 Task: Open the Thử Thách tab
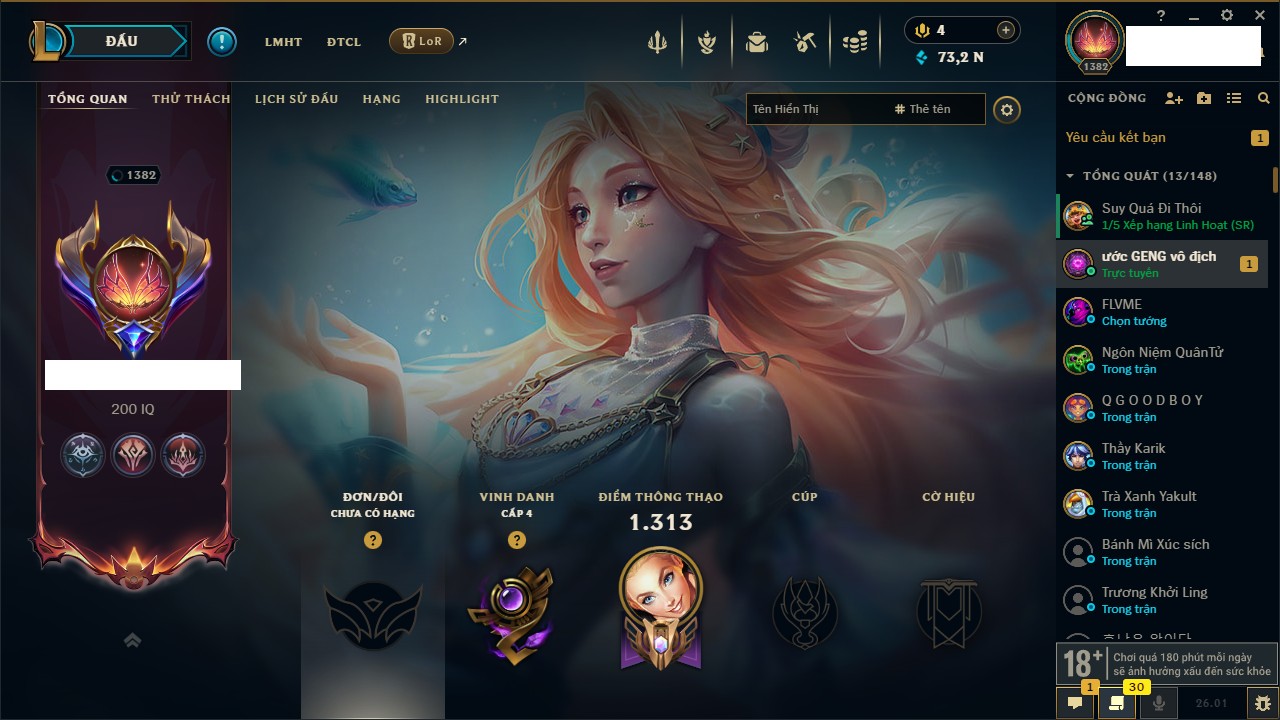[x=191, y=99]
